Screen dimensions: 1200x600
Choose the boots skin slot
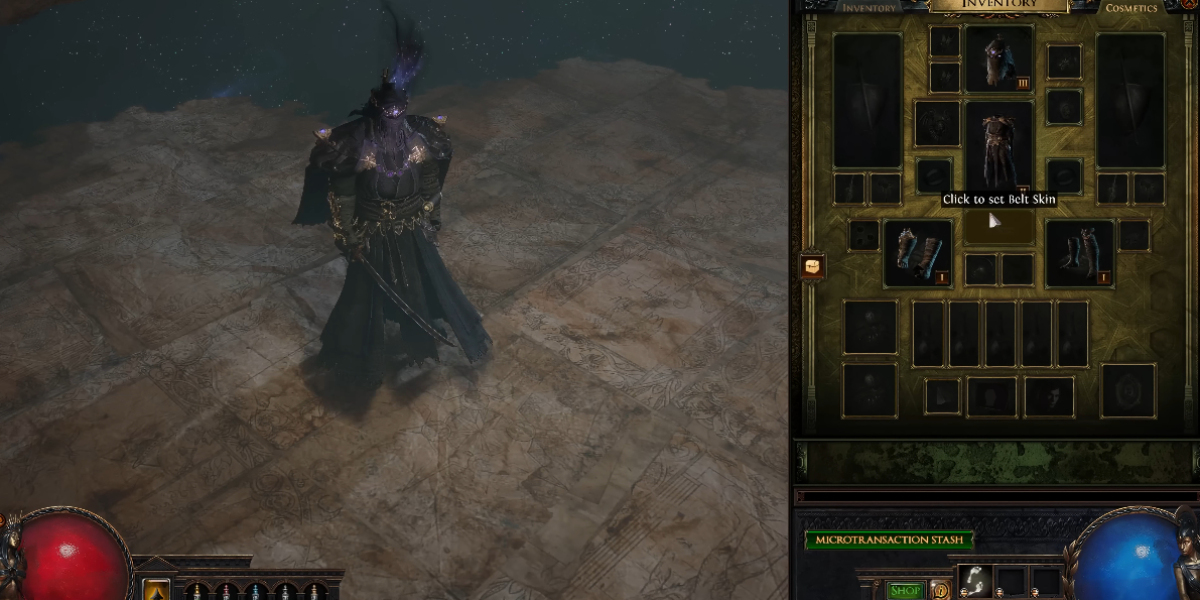1080,253
